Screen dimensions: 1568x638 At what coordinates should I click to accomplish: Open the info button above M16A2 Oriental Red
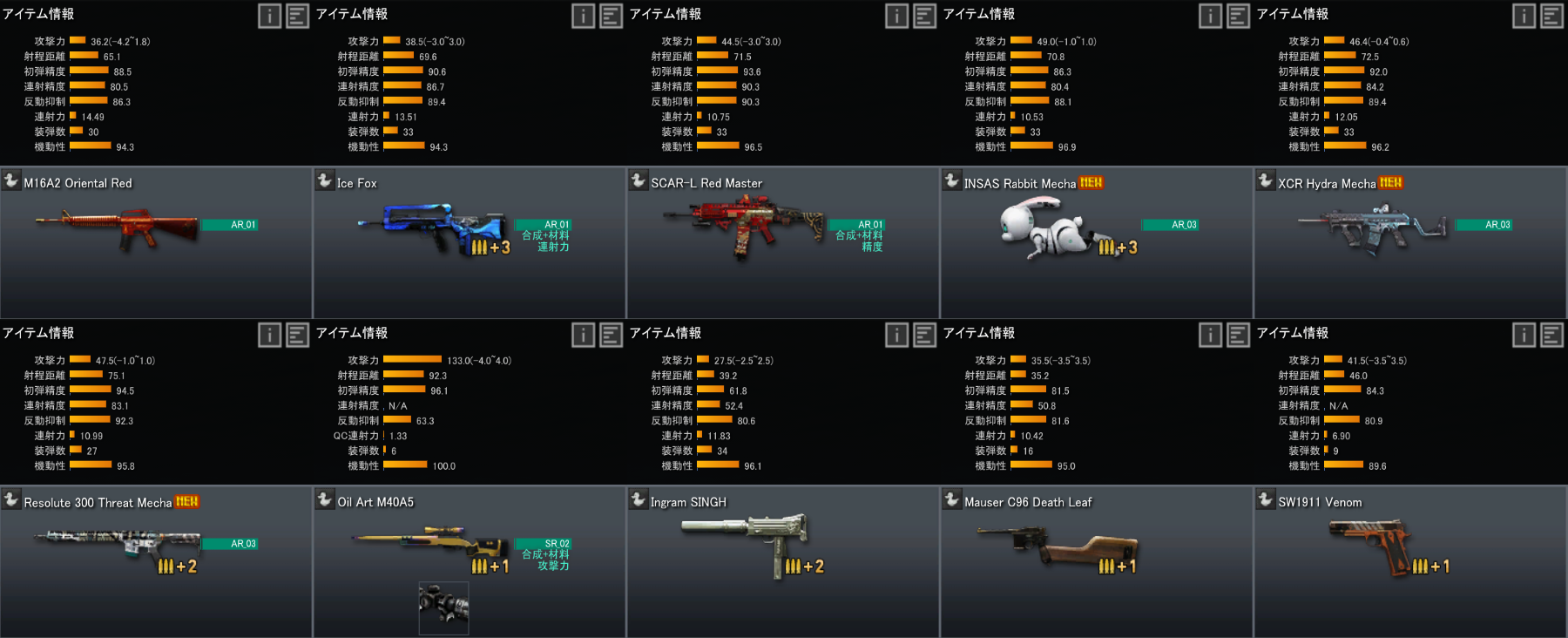point(269,16)
